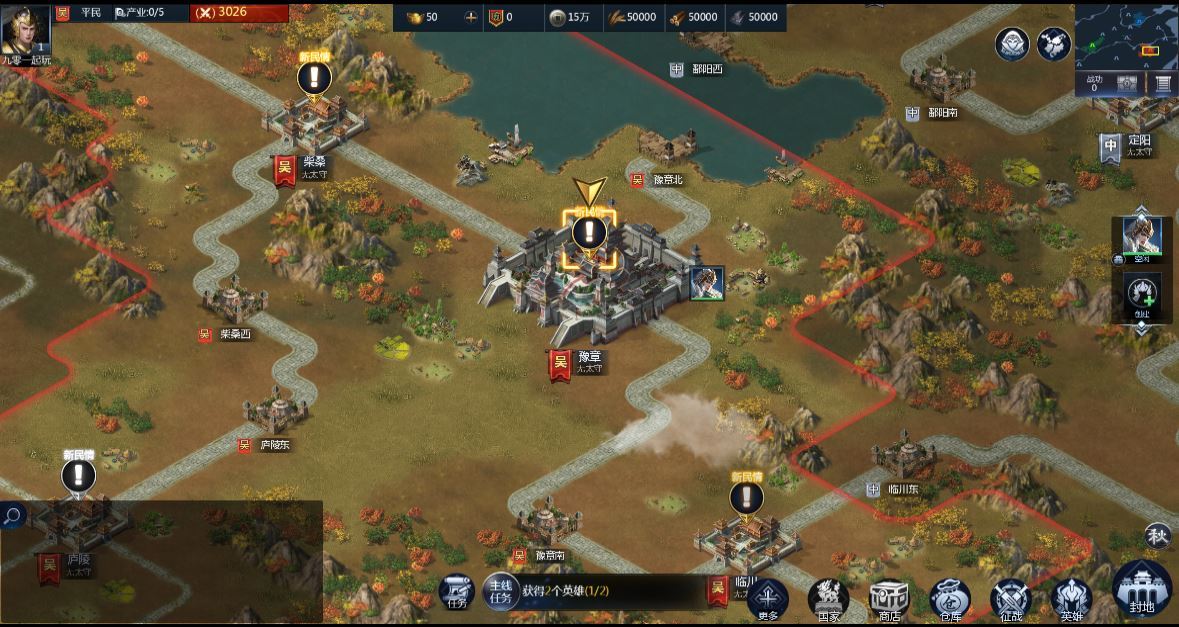Open the magnifier search button
The height and width of the screenshot is (627, 1179).
pos(13,516)
